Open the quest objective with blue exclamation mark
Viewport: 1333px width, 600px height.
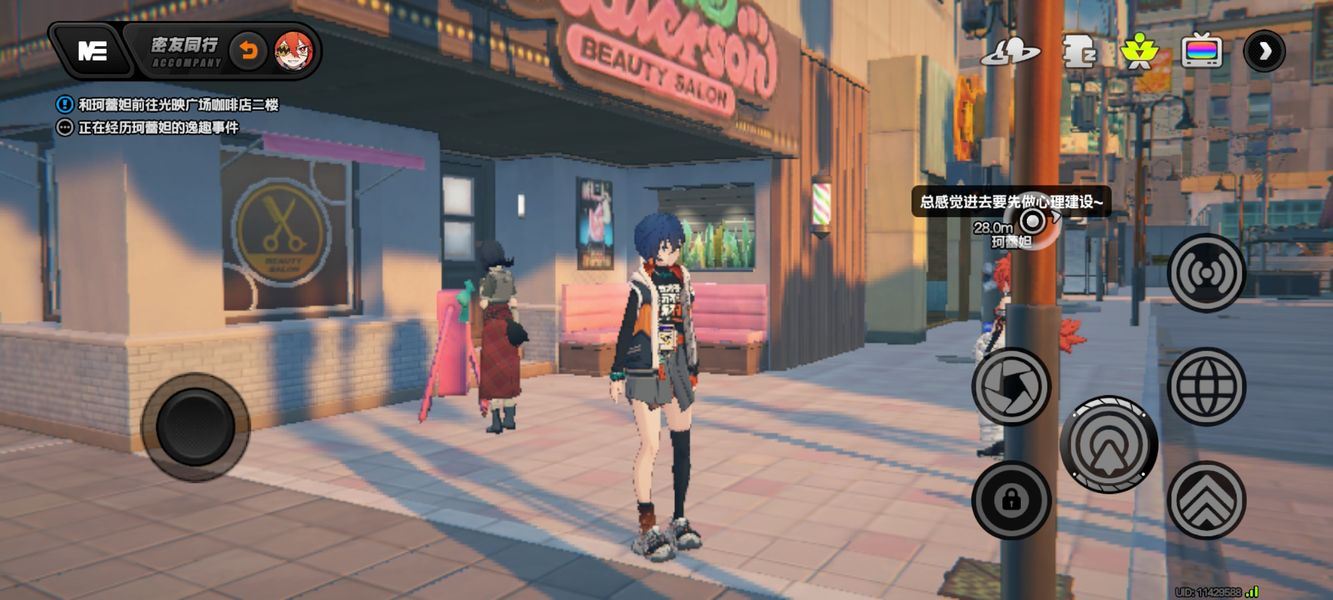66,103
